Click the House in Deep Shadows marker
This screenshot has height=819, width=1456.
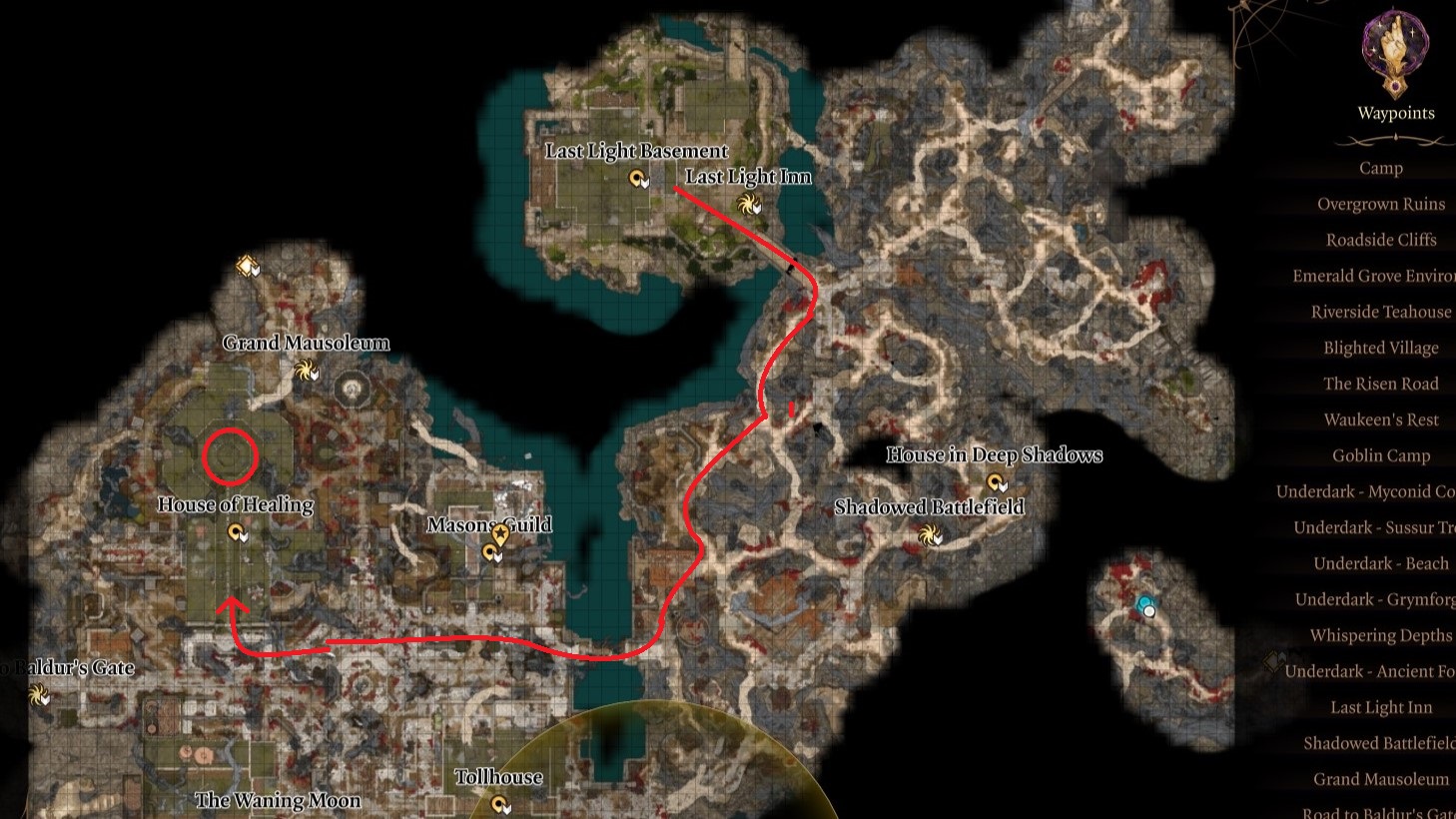(994, 480)
